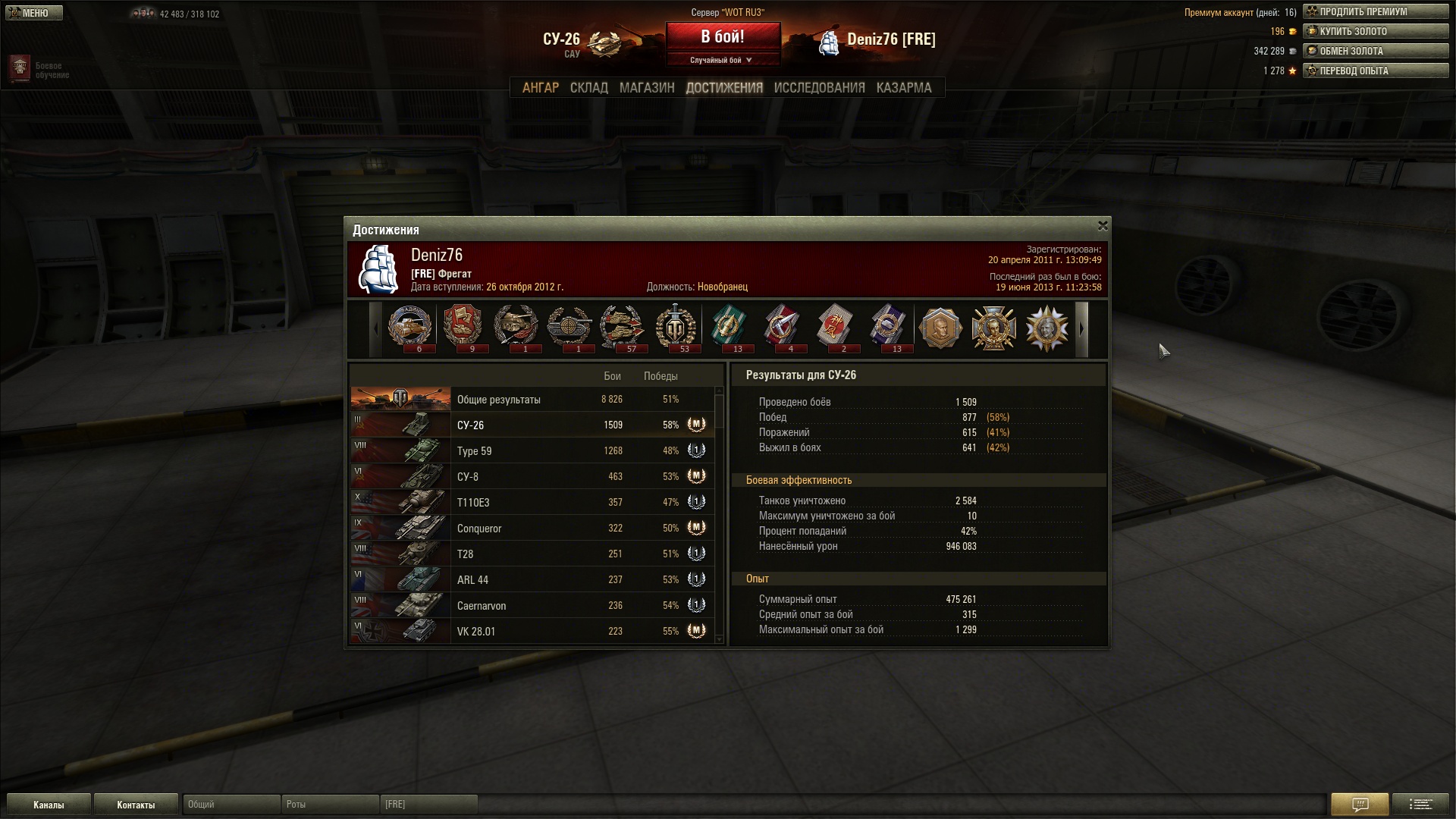The image size is (1456, 819).
Task: Open ПЕРЕВОД ОПЫТА conversion
Action: coord(1375,71)
